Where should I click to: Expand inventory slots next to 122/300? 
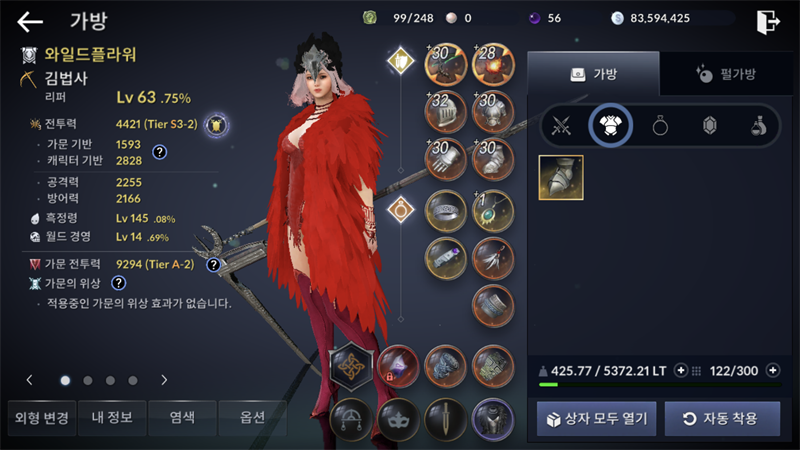[x=772, y=370]
